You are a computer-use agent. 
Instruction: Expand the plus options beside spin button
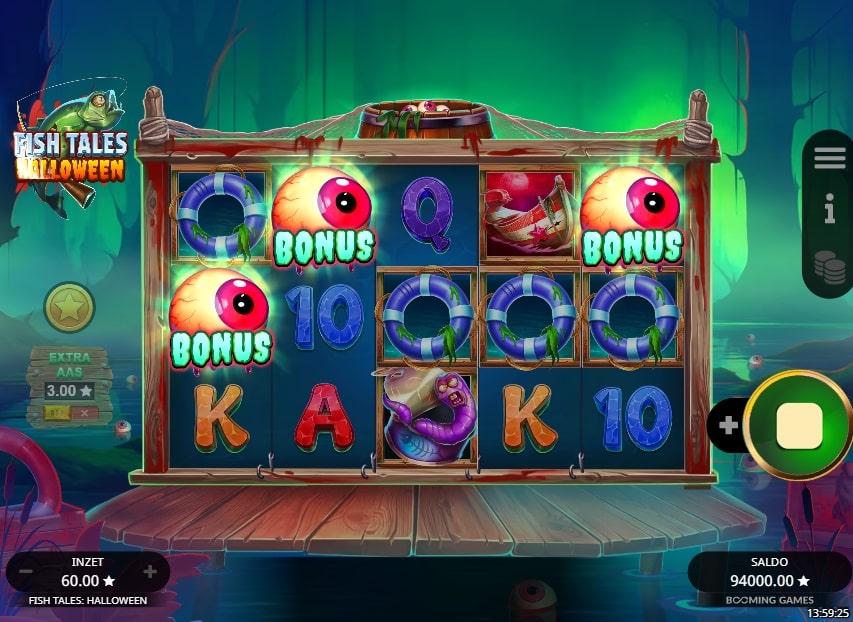click(728, 425)
